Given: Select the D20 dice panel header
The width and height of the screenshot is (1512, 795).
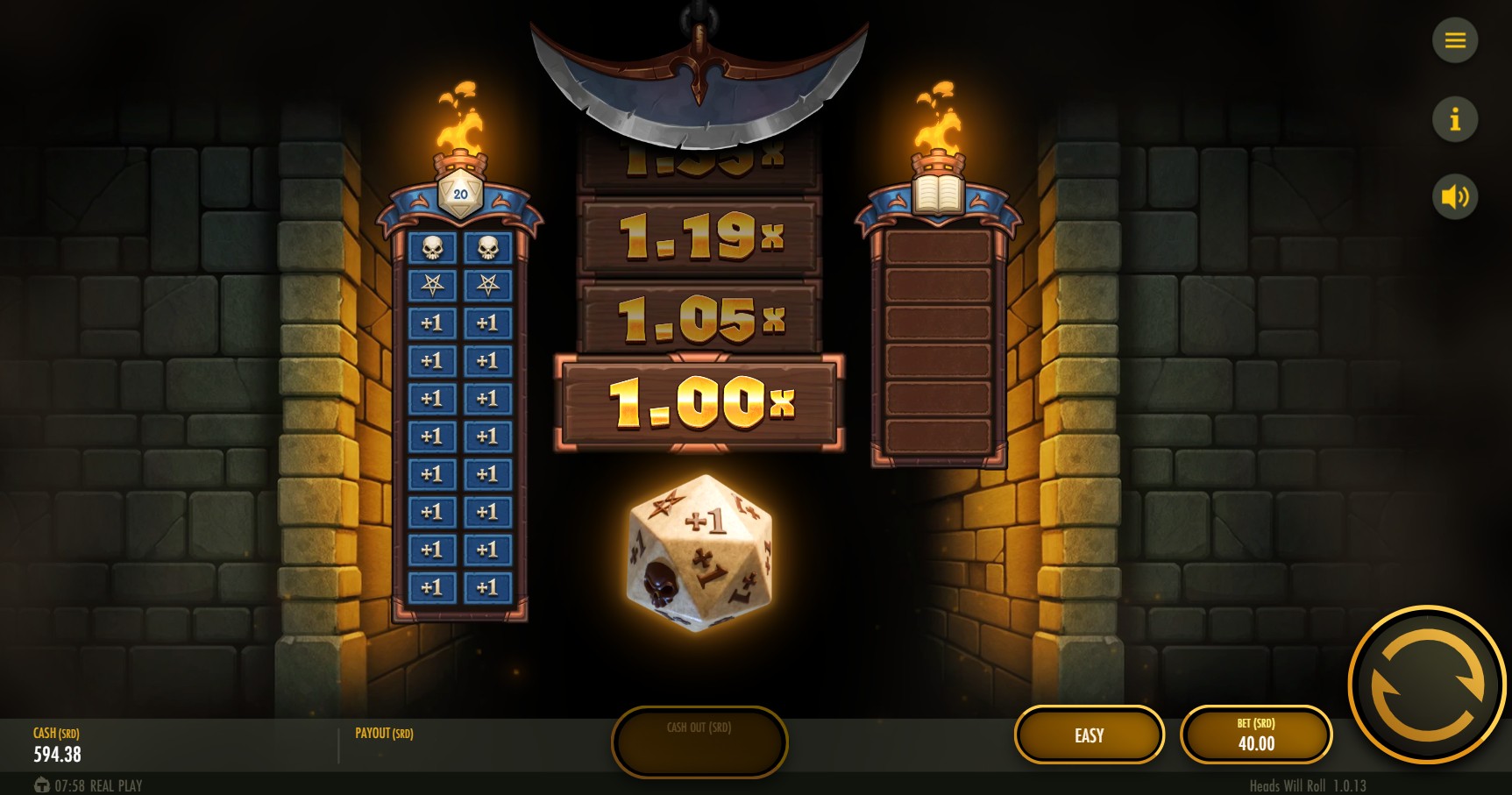Looking at the screenshot, I should (x=460, y=195).
